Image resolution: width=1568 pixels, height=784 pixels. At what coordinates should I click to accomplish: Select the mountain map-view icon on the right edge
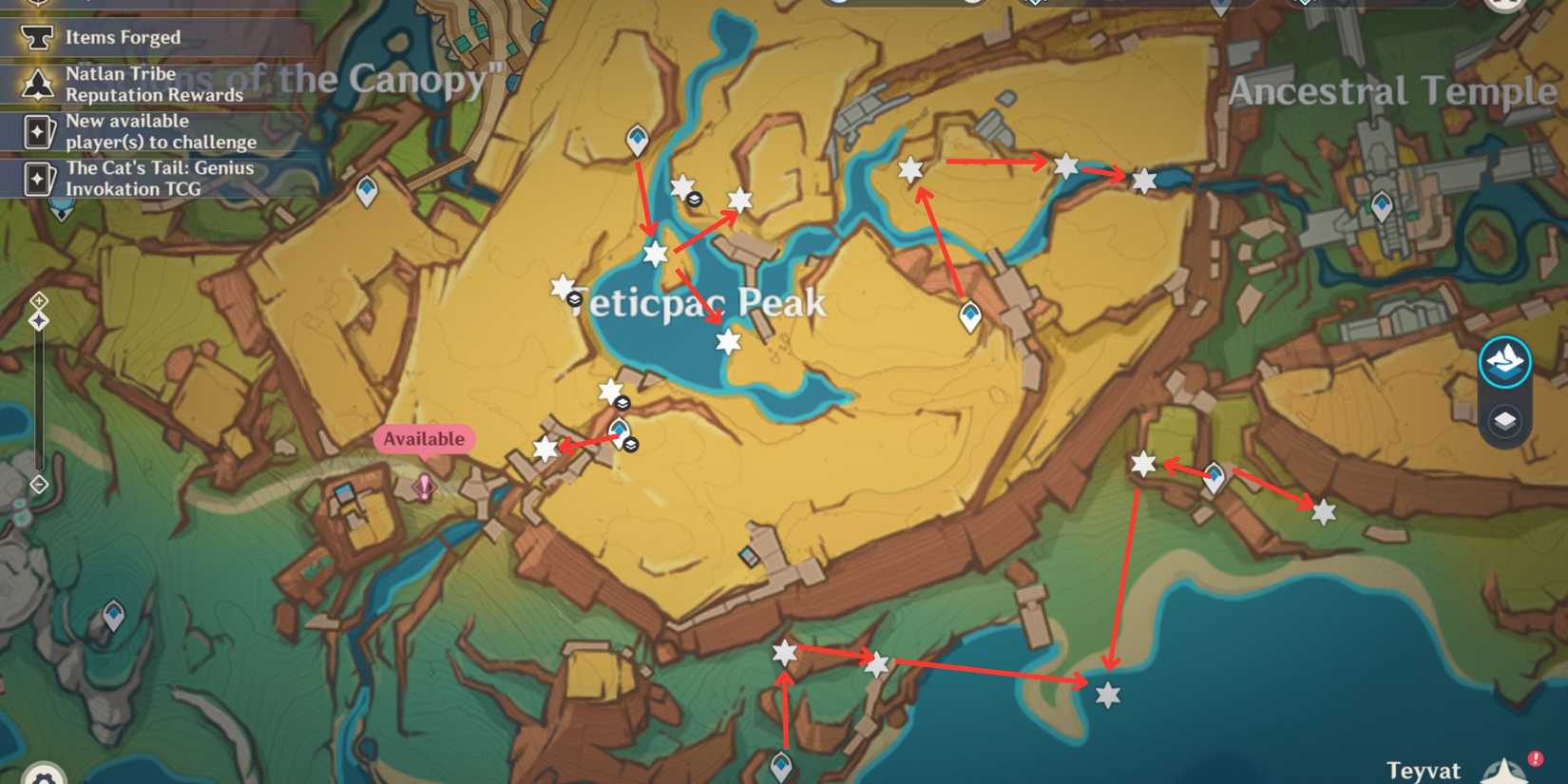click(1503, 361)
